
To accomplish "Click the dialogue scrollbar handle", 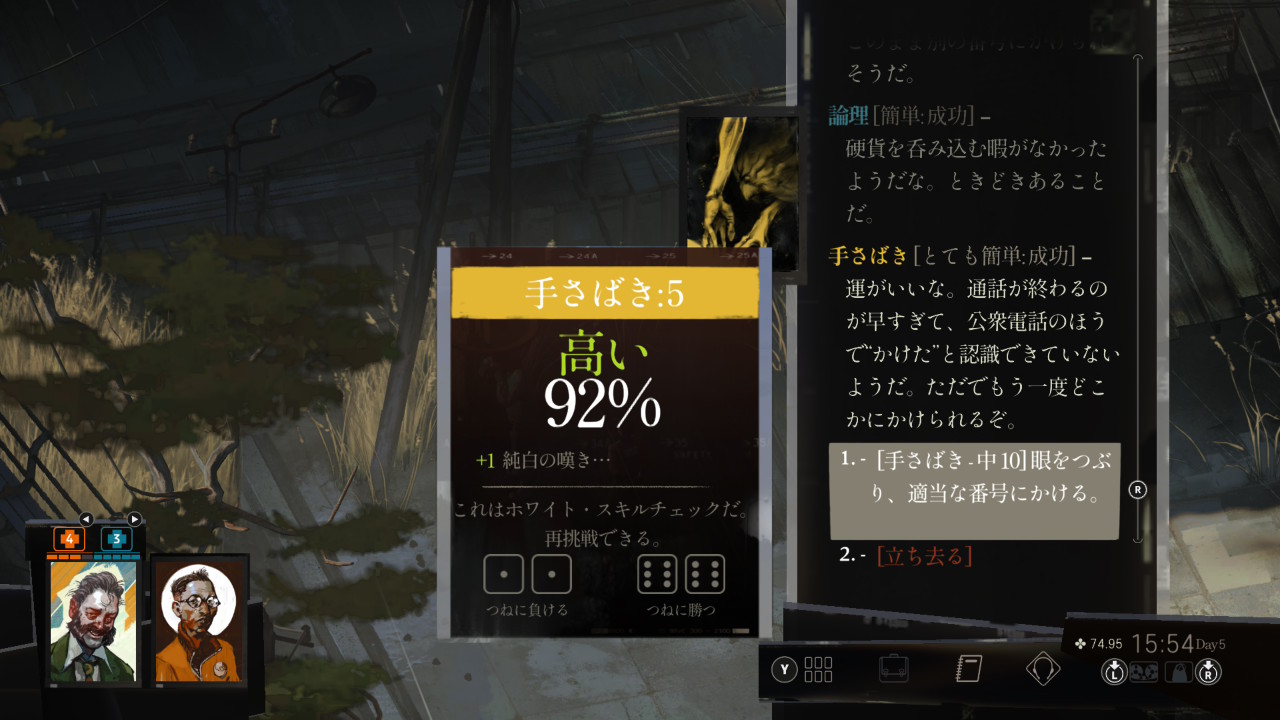I will pos(1137,490).
